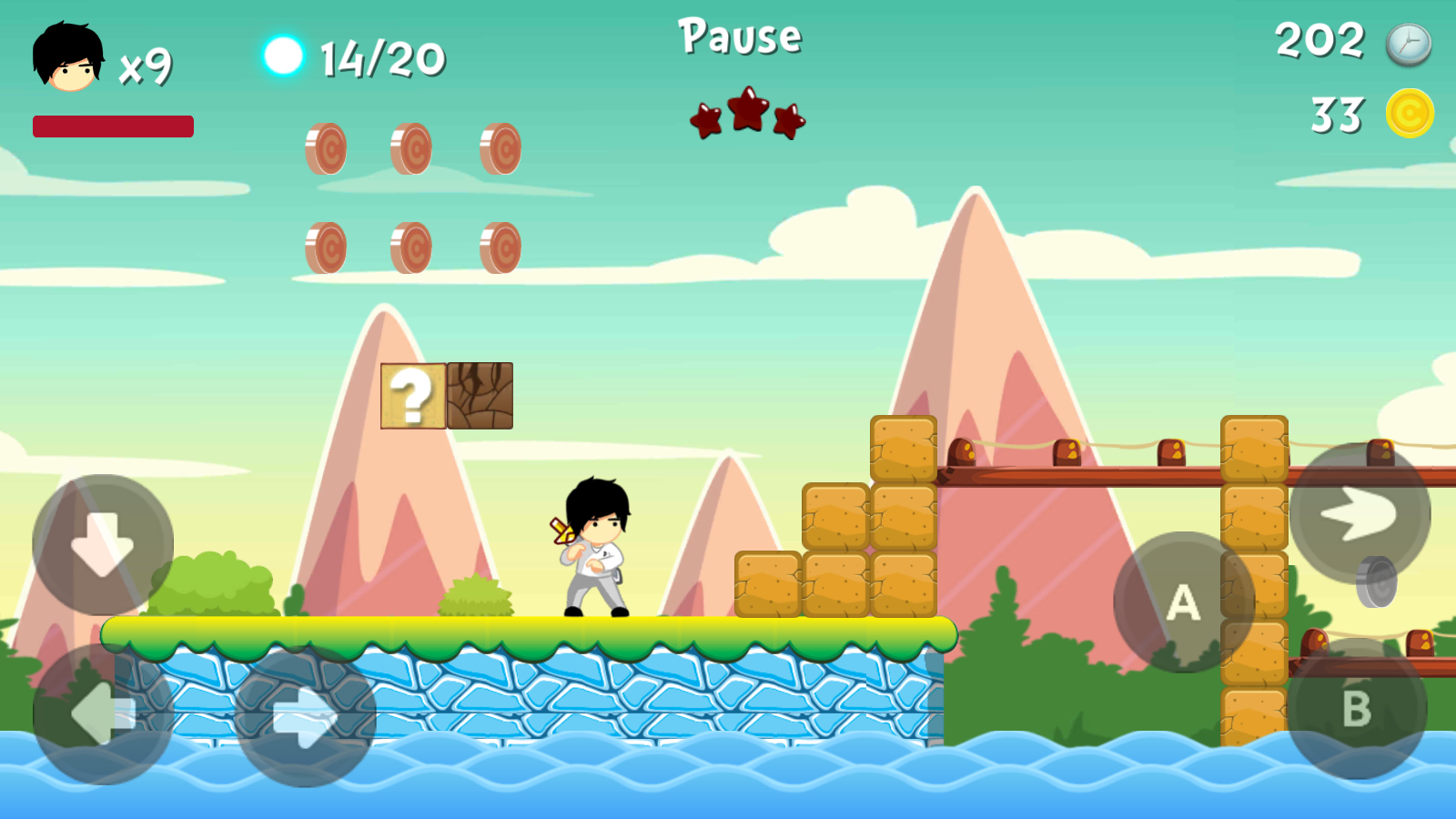Tap the down arrow control
The image size is (1456, 819).
point(103,544)
